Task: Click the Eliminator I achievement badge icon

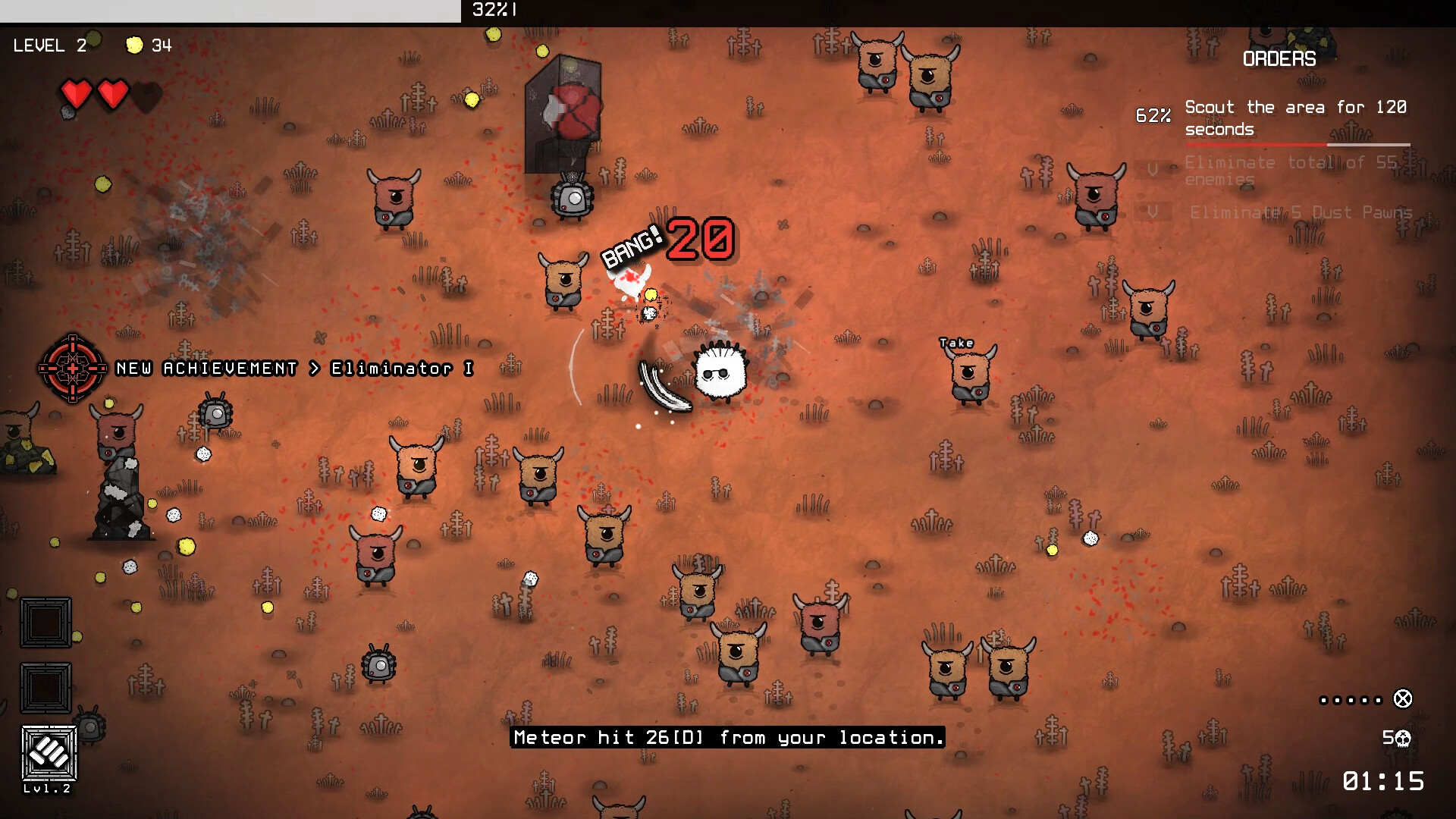Action: [73, 369]
